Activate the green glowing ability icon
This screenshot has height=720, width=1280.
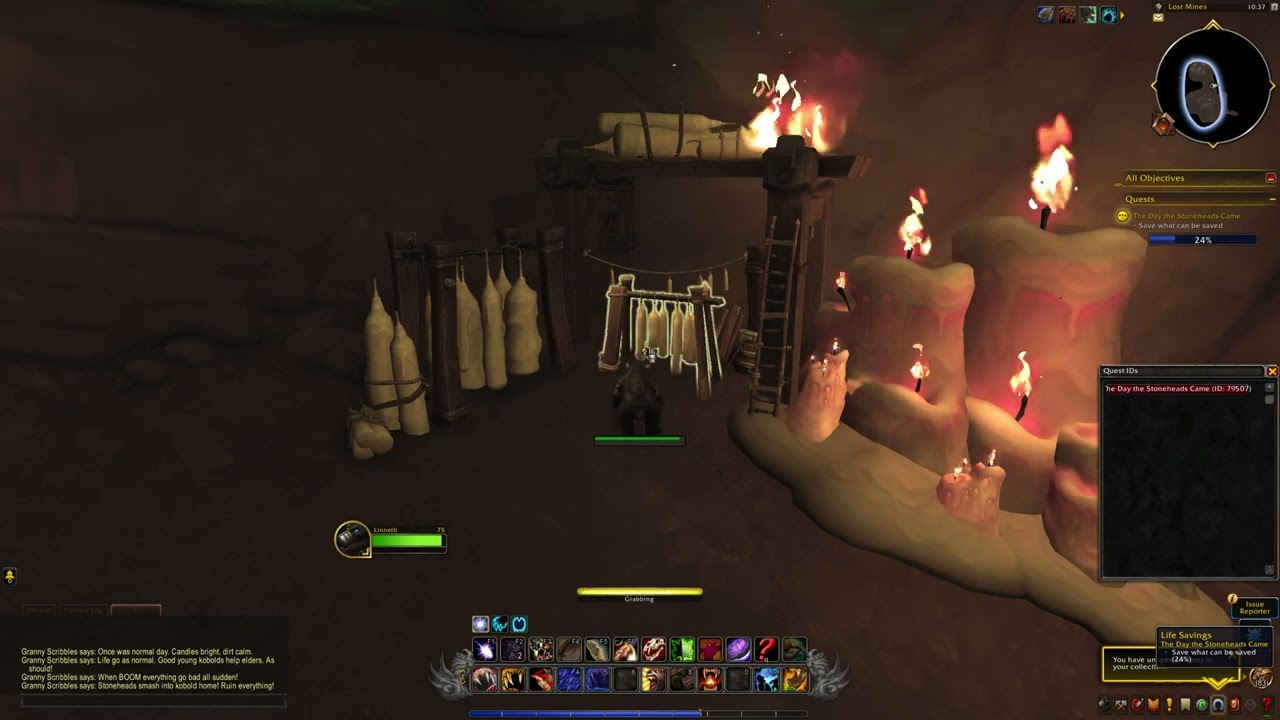682,650
